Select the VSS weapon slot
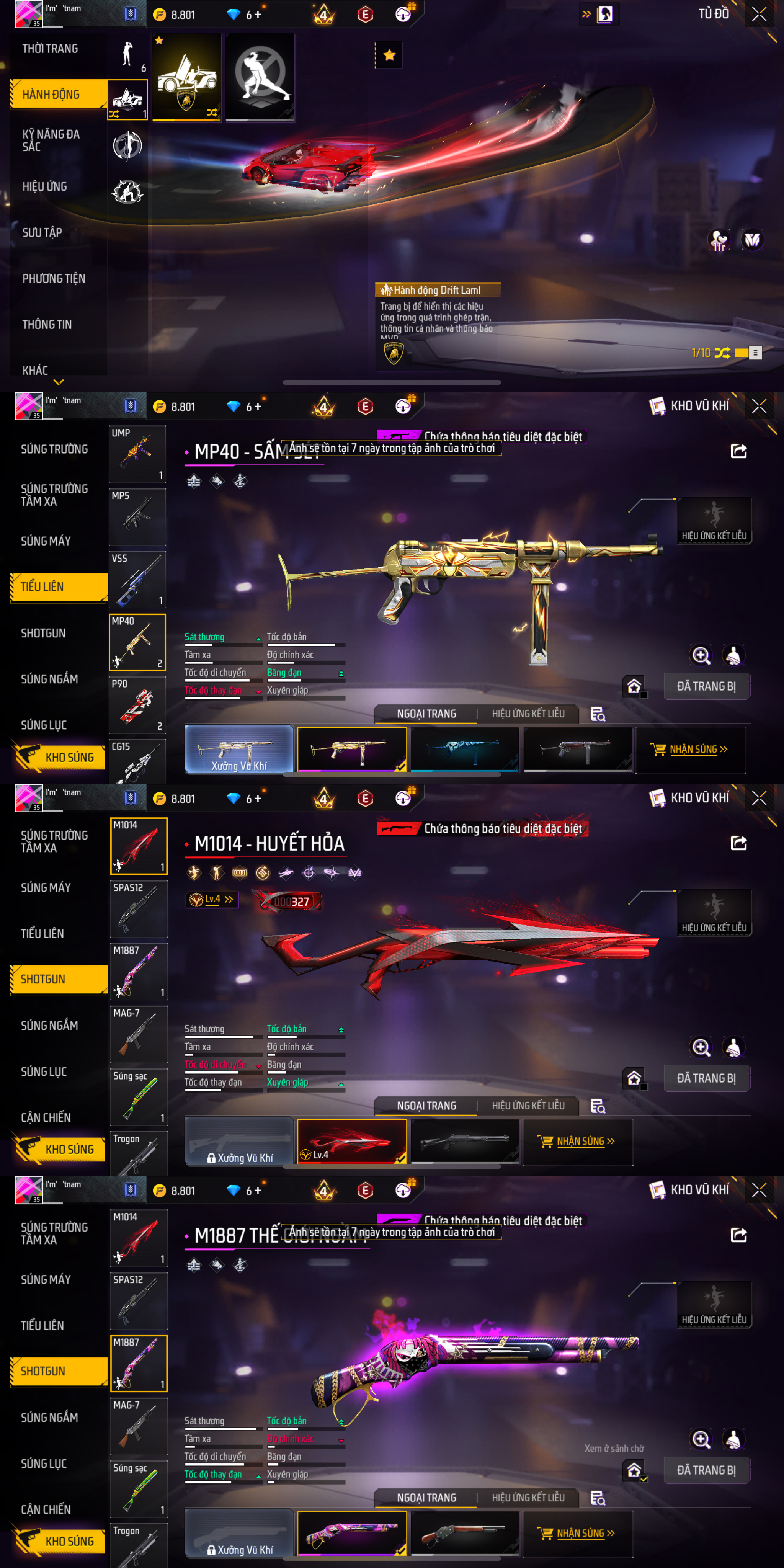The height and width of the screenshot is (1568, 784). pyautogui.click(x=137, y=580)
